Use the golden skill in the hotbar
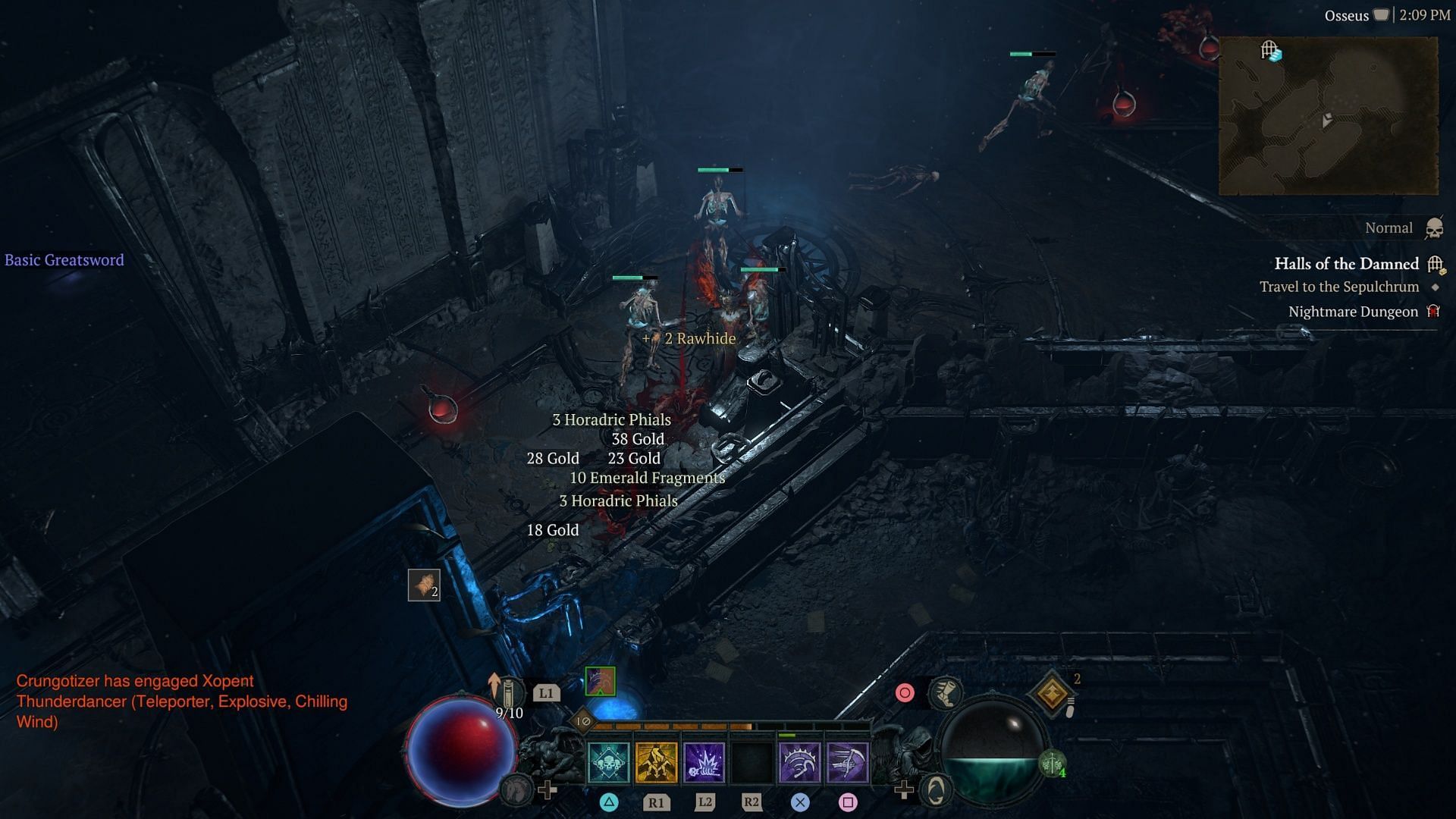This screenshot has height=819, width=1456. pyautogui.click(x=656, y=762)
